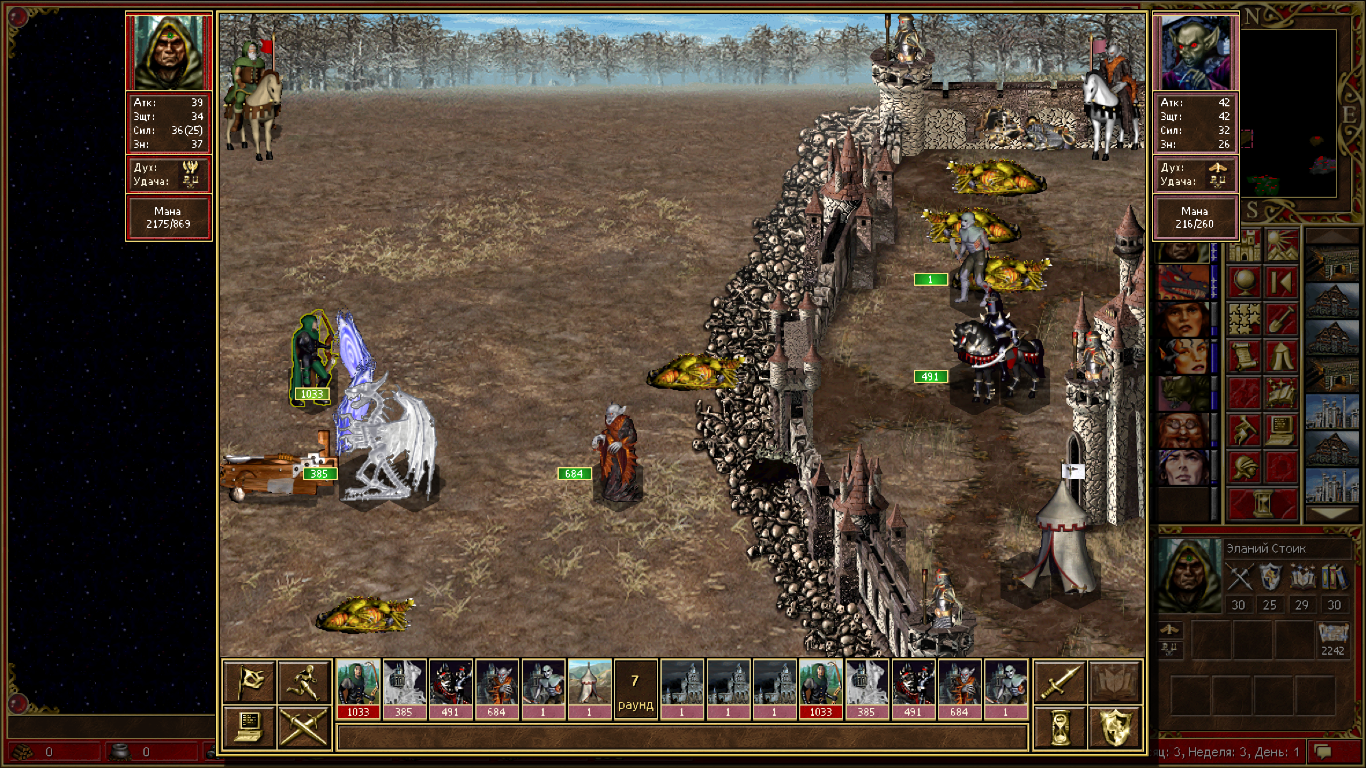
Task: Enable auto-combat with the crossed swords button
Action: pyautogui.click(x=304, y=727)
